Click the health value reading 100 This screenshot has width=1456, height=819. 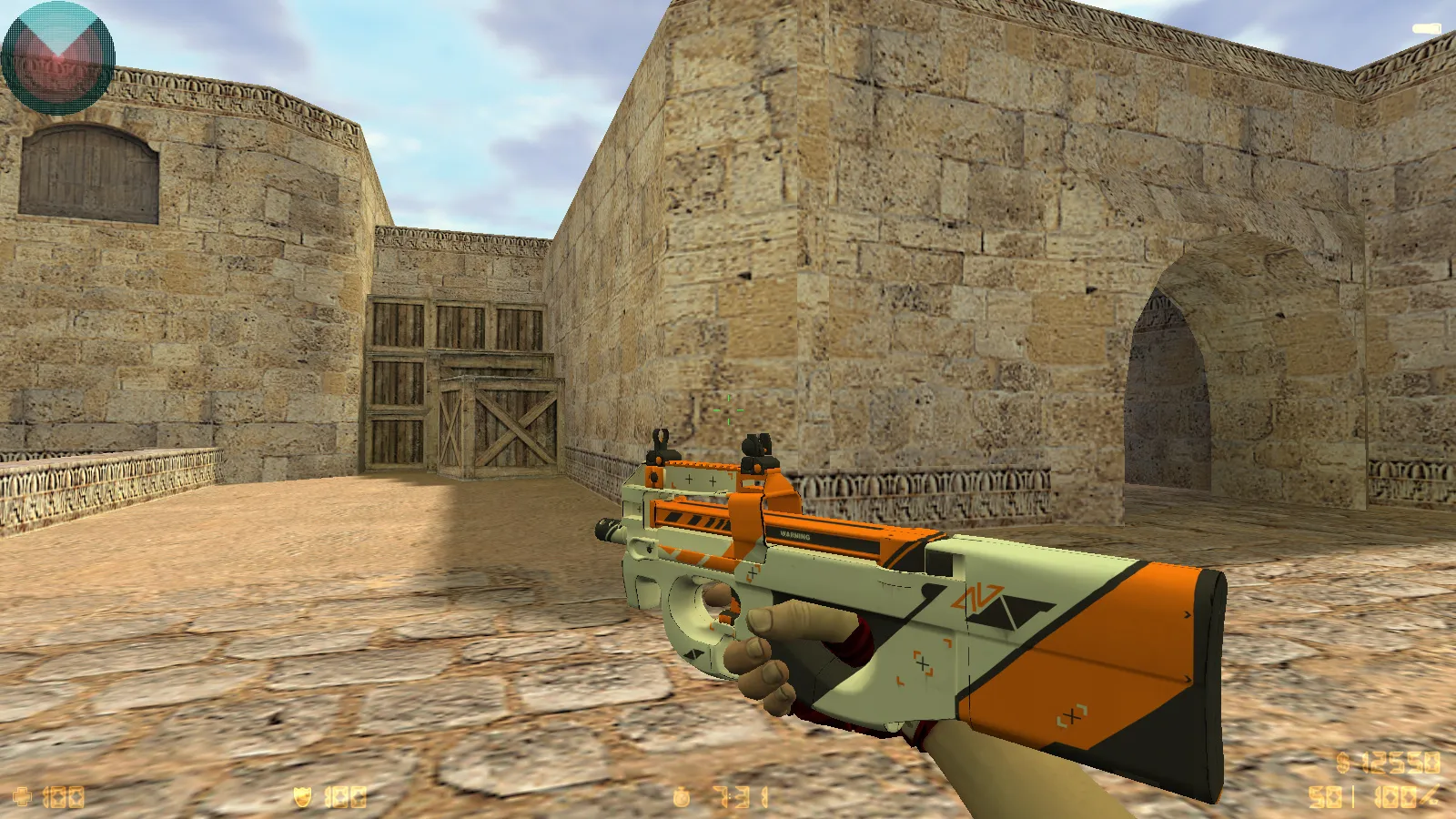click(x=64, y=796)
